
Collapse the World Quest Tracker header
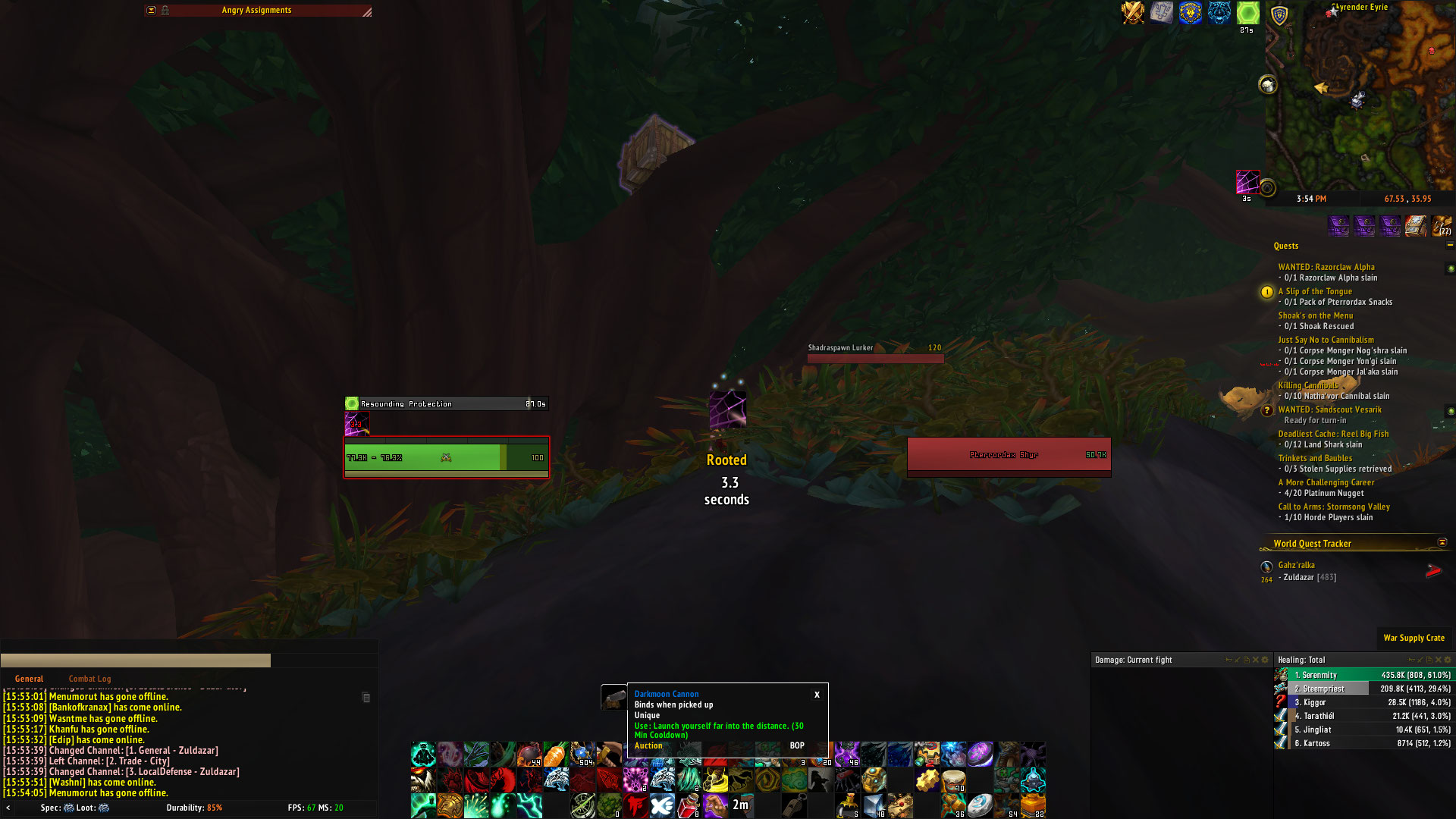coord(1442,544)
